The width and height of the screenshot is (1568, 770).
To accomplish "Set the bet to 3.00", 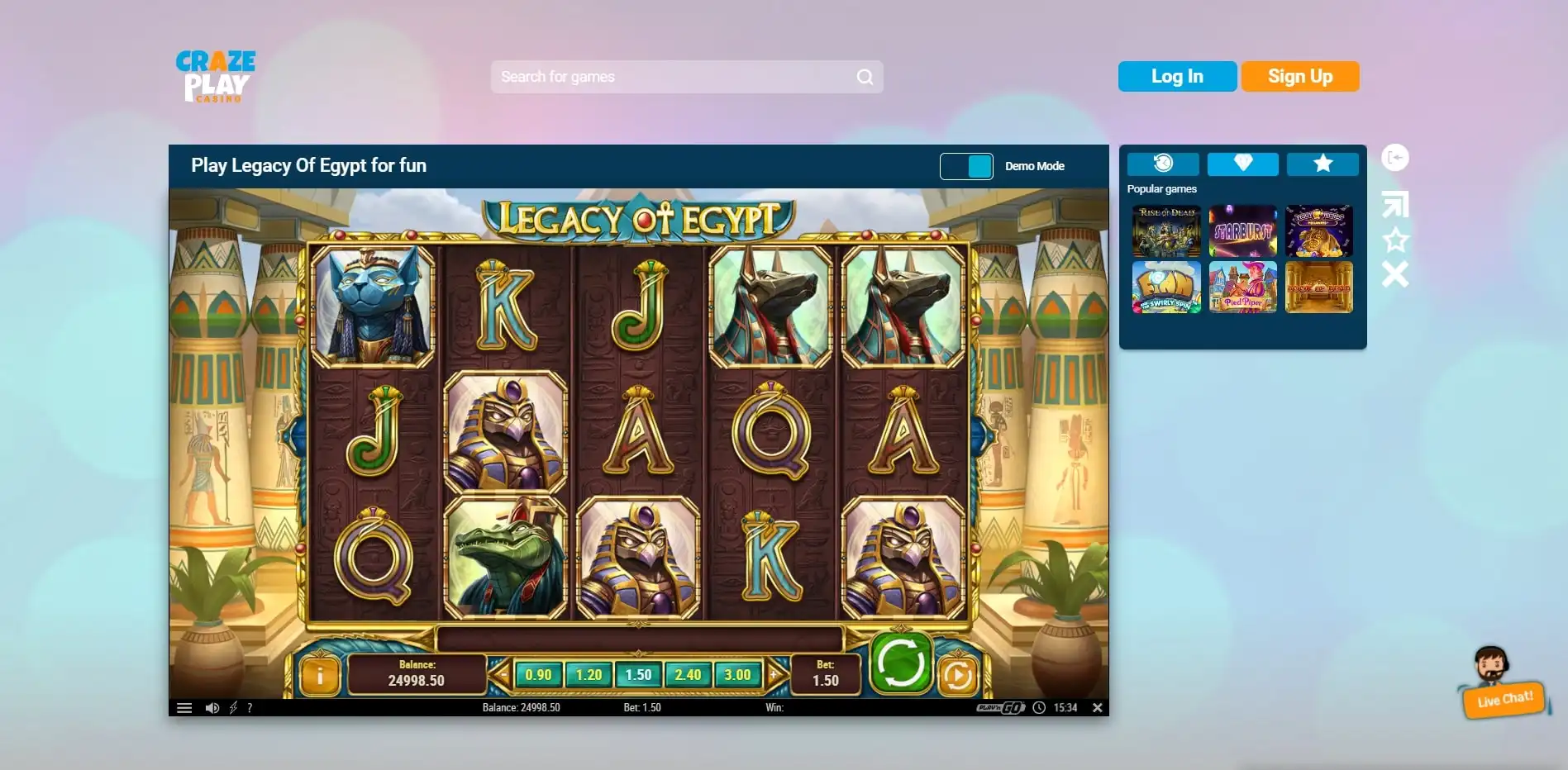I will [x=737, y=675].
